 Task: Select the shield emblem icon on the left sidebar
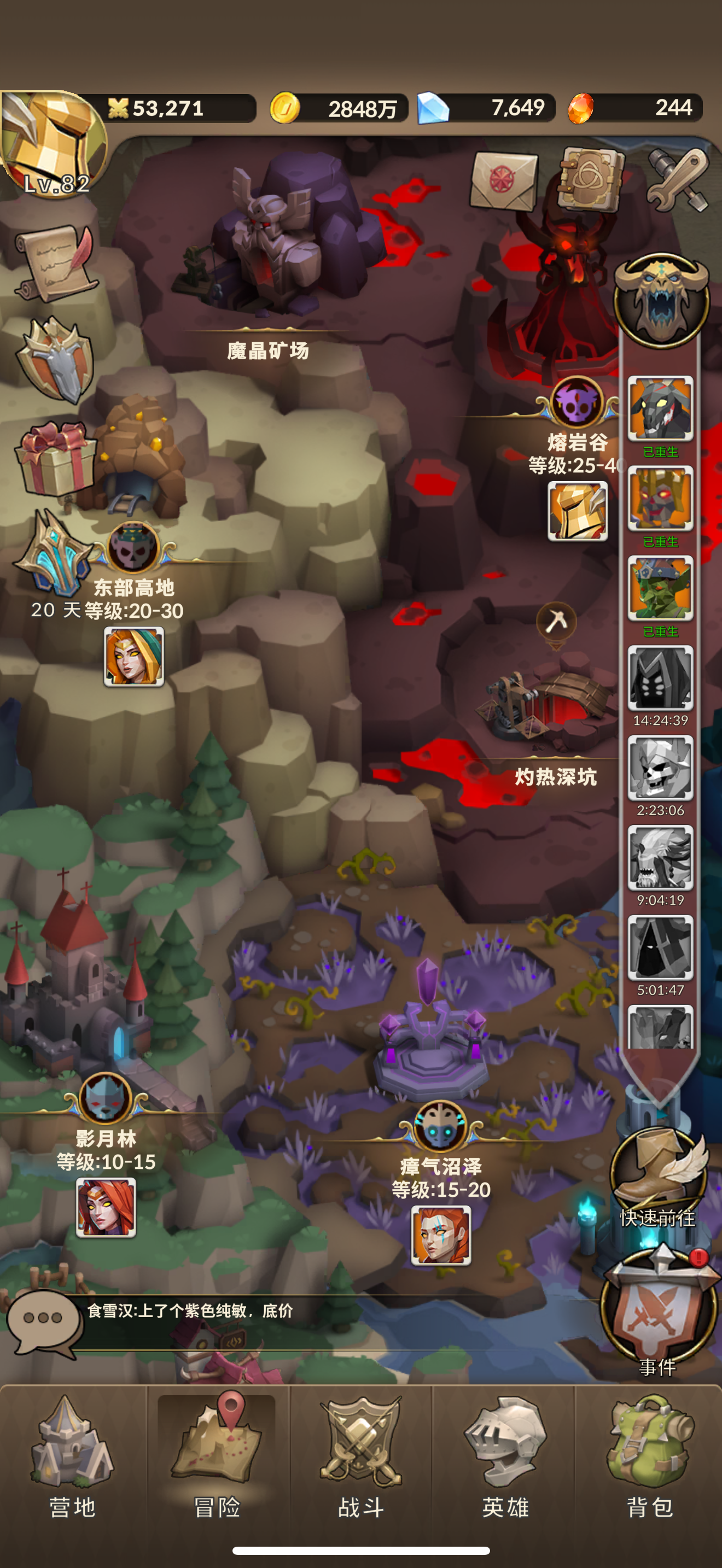click(x=55, y=359)
